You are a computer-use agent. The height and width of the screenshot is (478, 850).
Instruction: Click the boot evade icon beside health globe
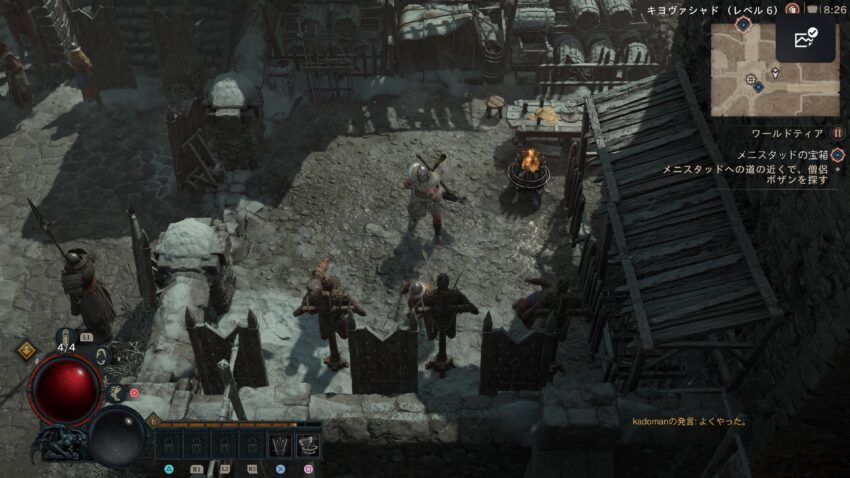point(115,394)
